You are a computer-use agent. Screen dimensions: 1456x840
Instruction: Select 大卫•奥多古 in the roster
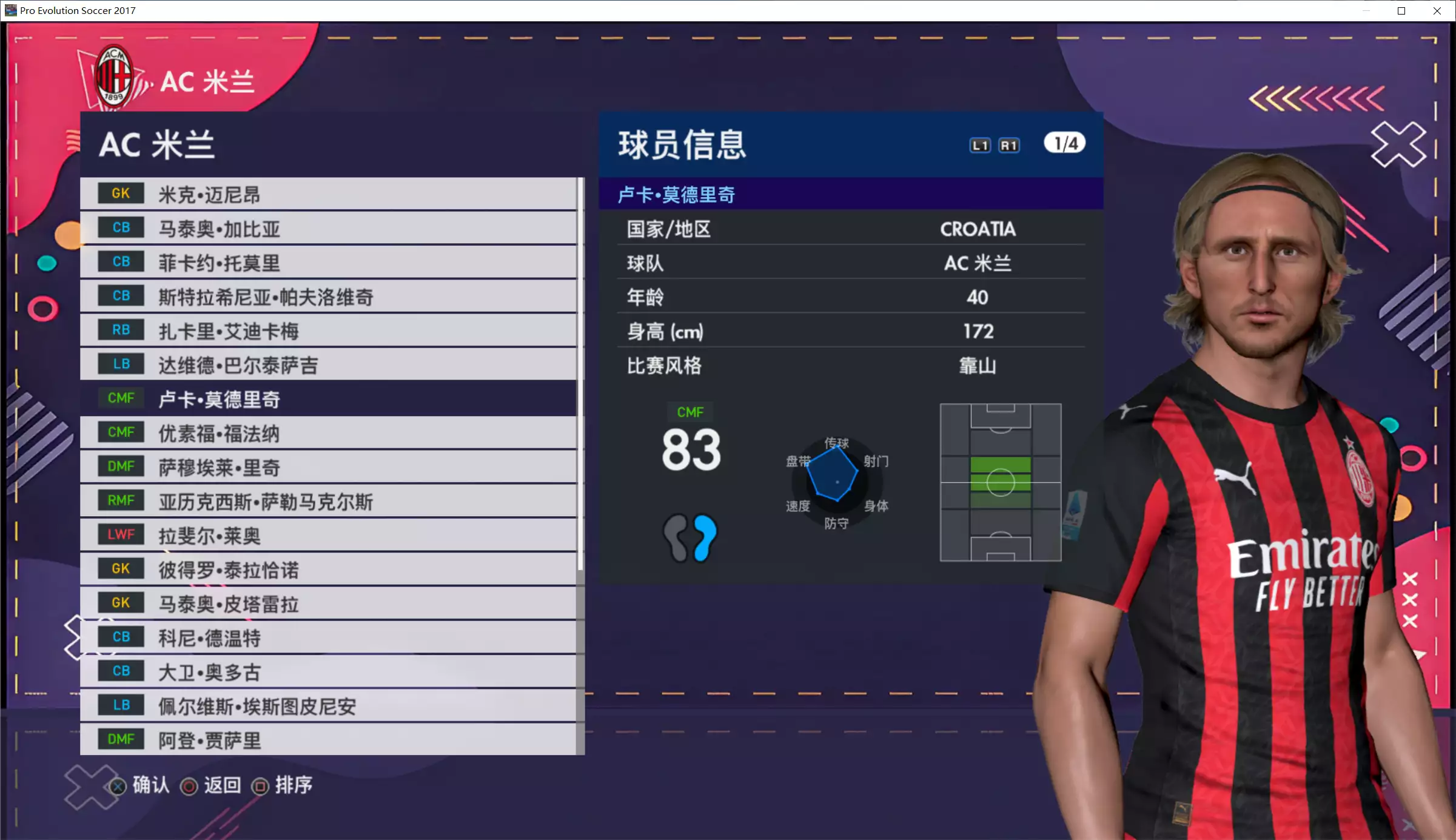point(327,671)
